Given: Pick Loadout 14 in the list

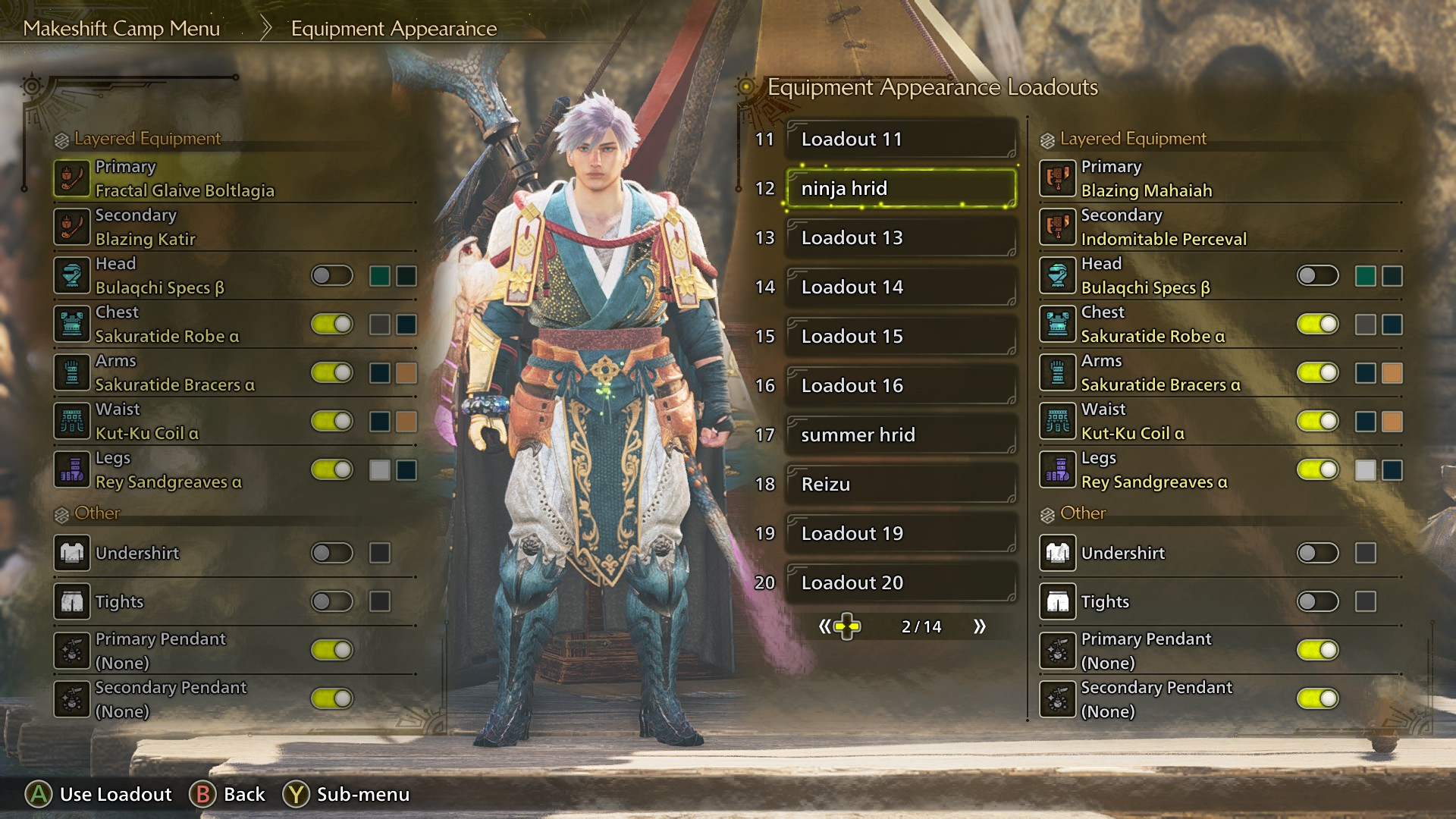Looking at the screenshot, I should 901,287.
